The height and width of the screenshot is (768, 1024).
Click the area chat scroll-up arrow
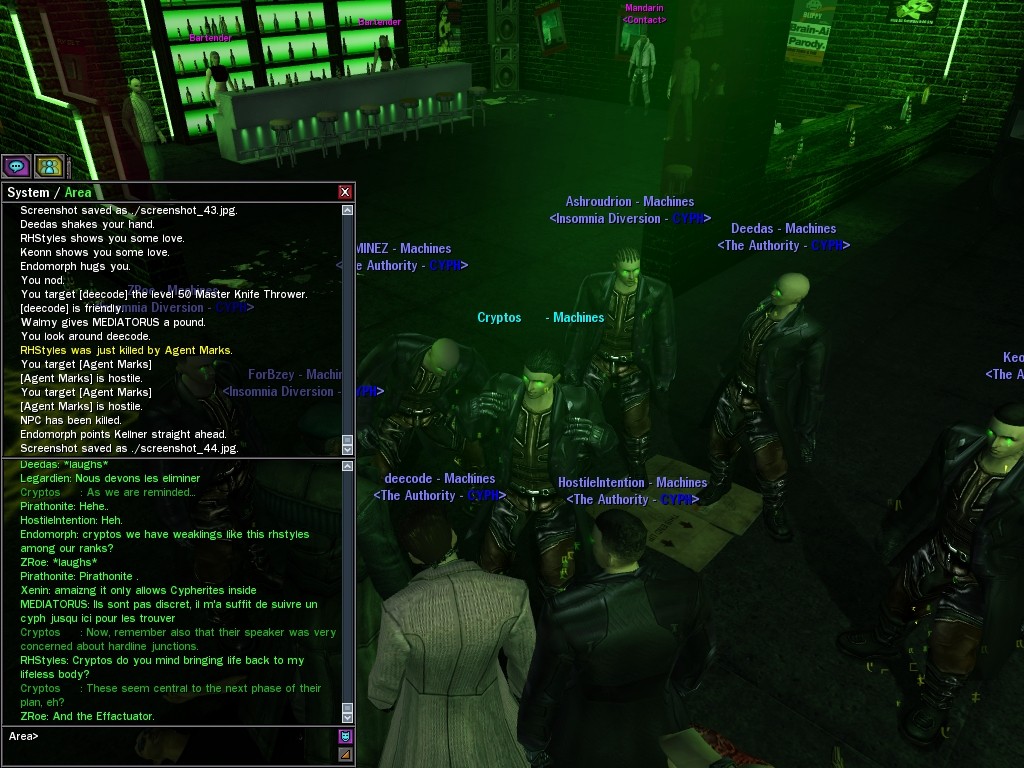(347, 466)
